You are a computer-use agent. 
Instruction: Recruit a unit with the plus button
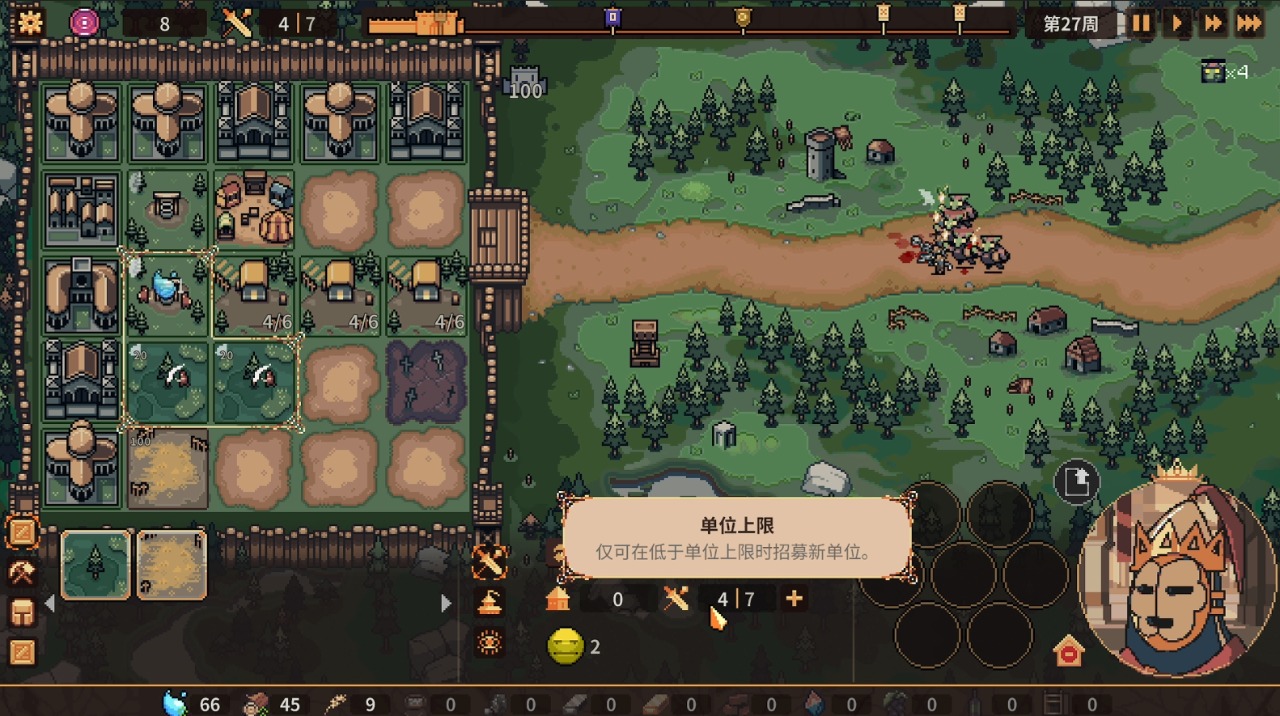coord(794,599)
